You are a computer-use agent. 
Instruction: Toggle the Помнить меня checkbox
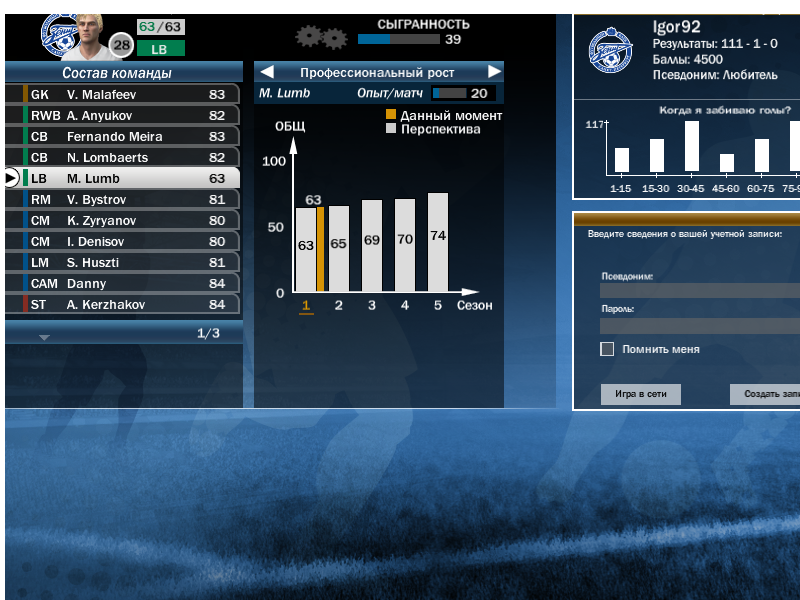[607, 349]
